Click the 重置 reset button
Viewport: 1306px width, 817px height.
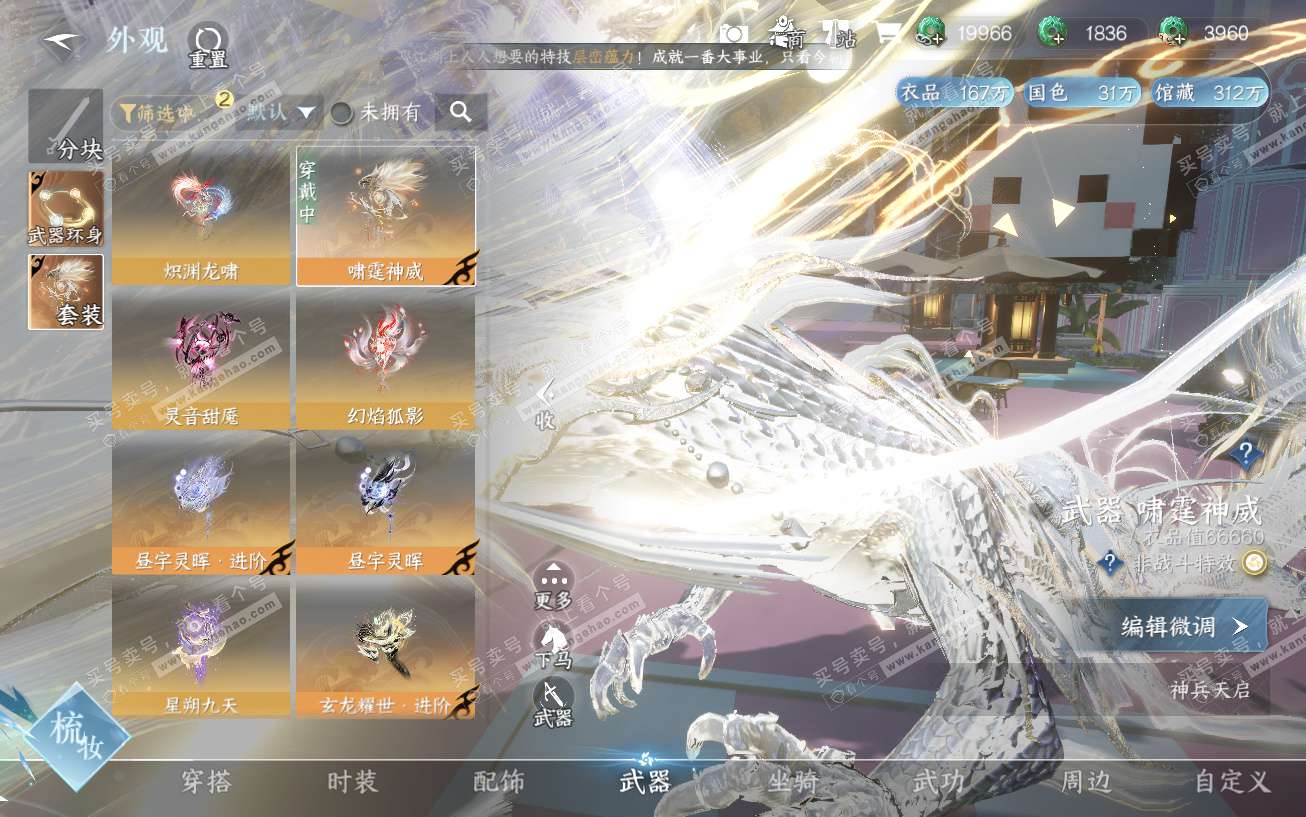tap(207, 46)
